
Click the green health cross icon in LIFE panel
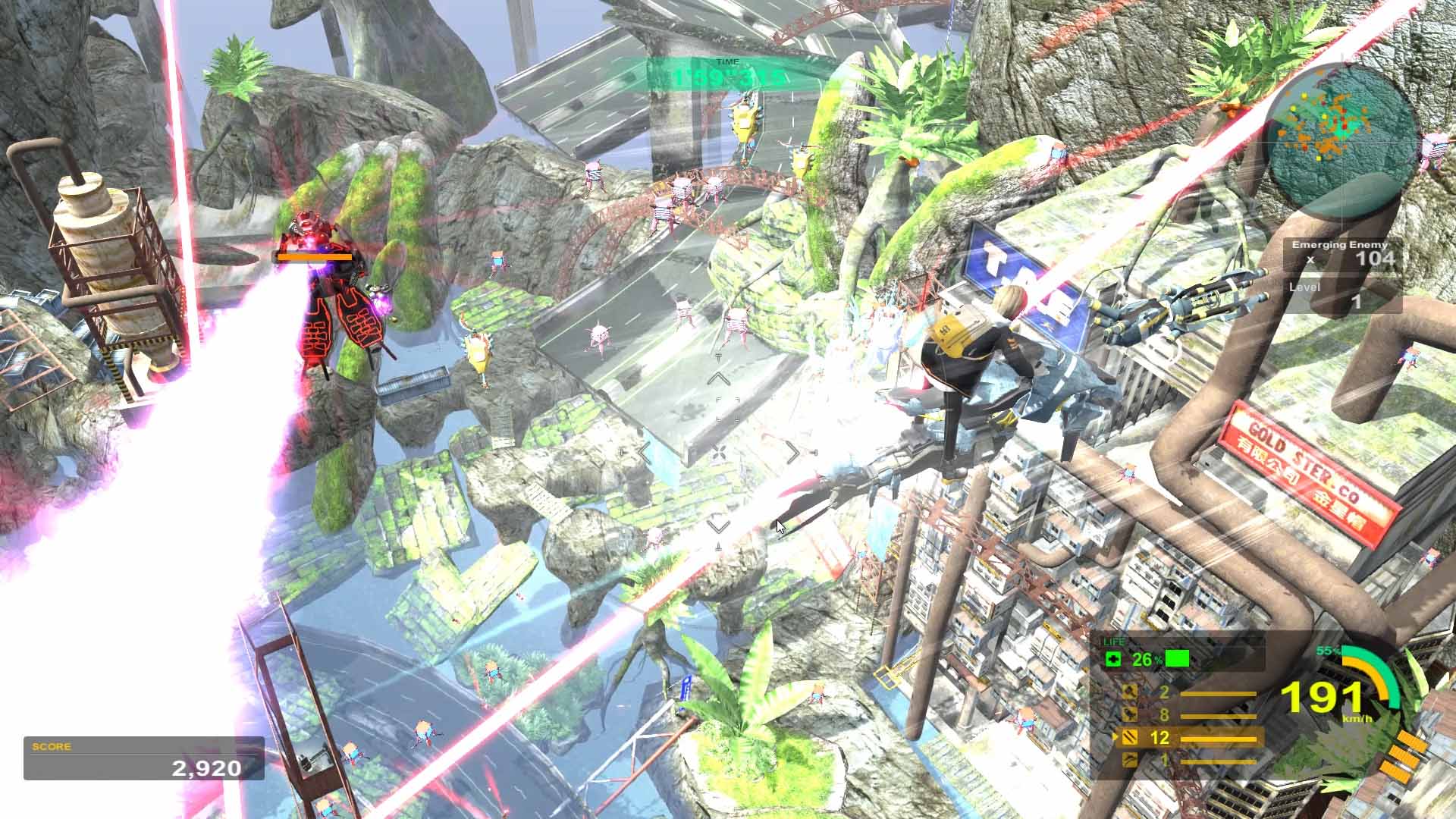point(1112,658)
